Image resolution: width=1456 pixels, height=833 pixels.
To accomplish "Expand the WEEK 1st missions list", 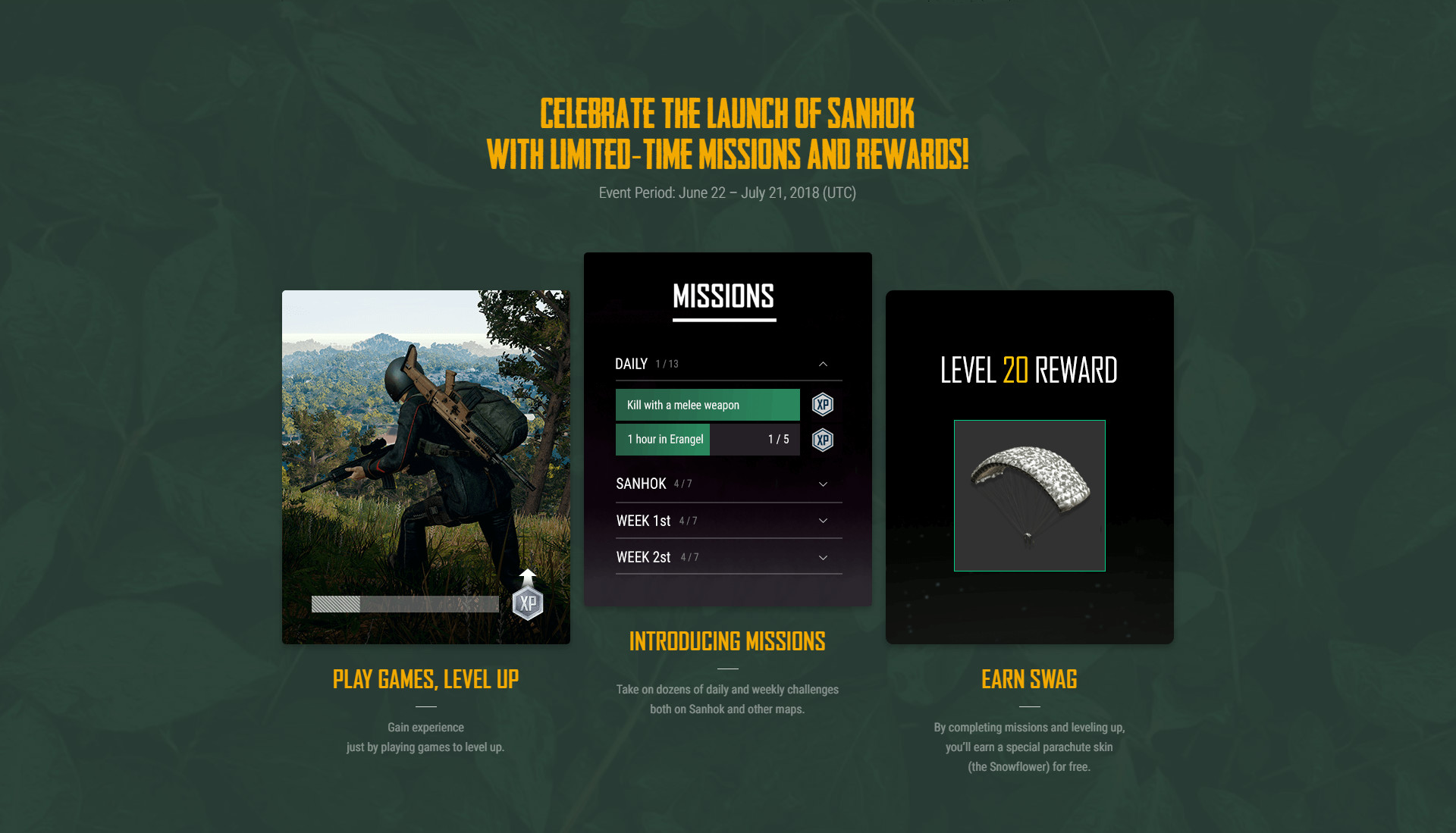I will click(x=823, y=521).
